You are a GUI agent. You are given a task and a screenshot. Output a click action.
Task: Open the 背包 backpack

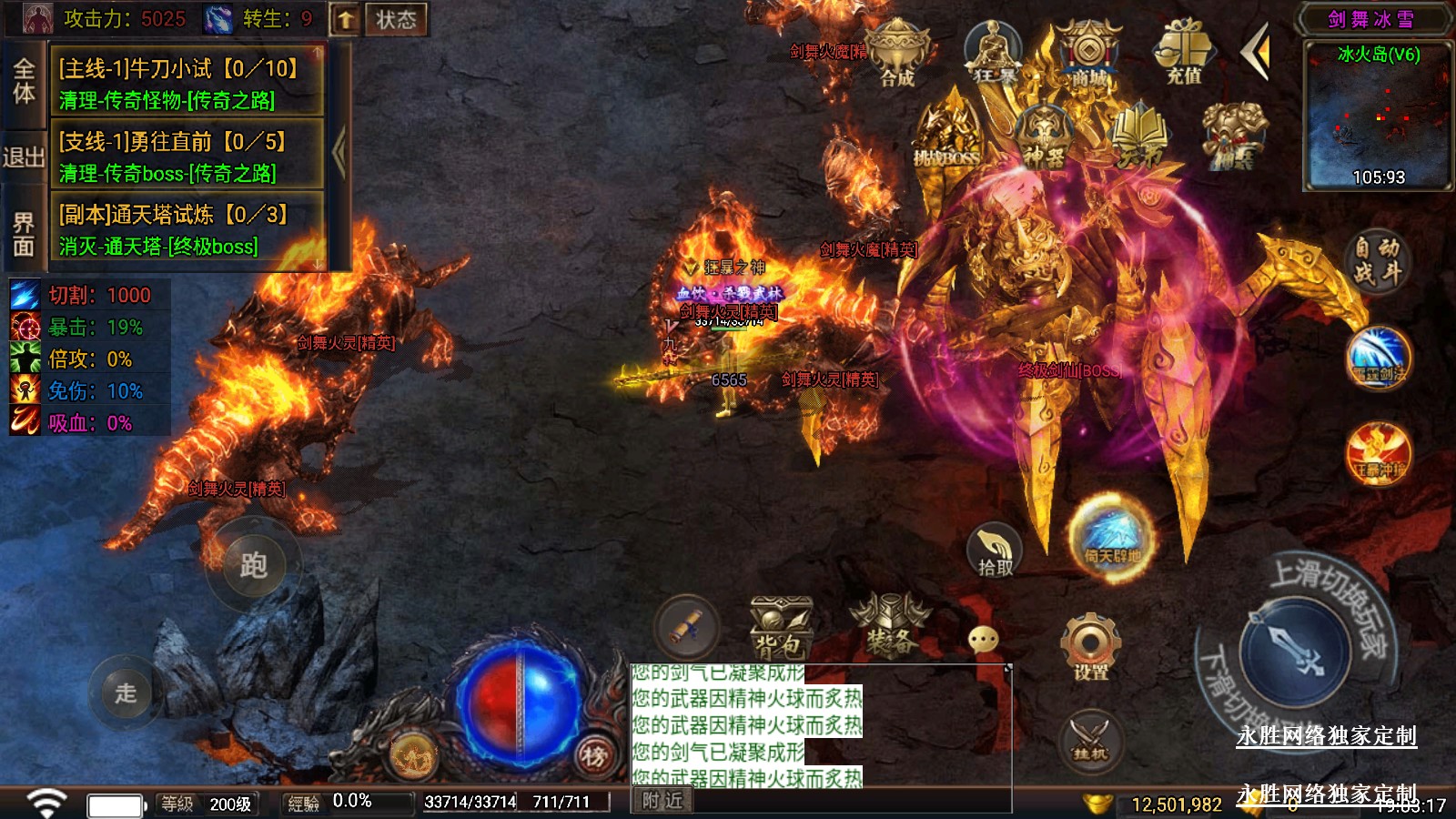(780, 629)
